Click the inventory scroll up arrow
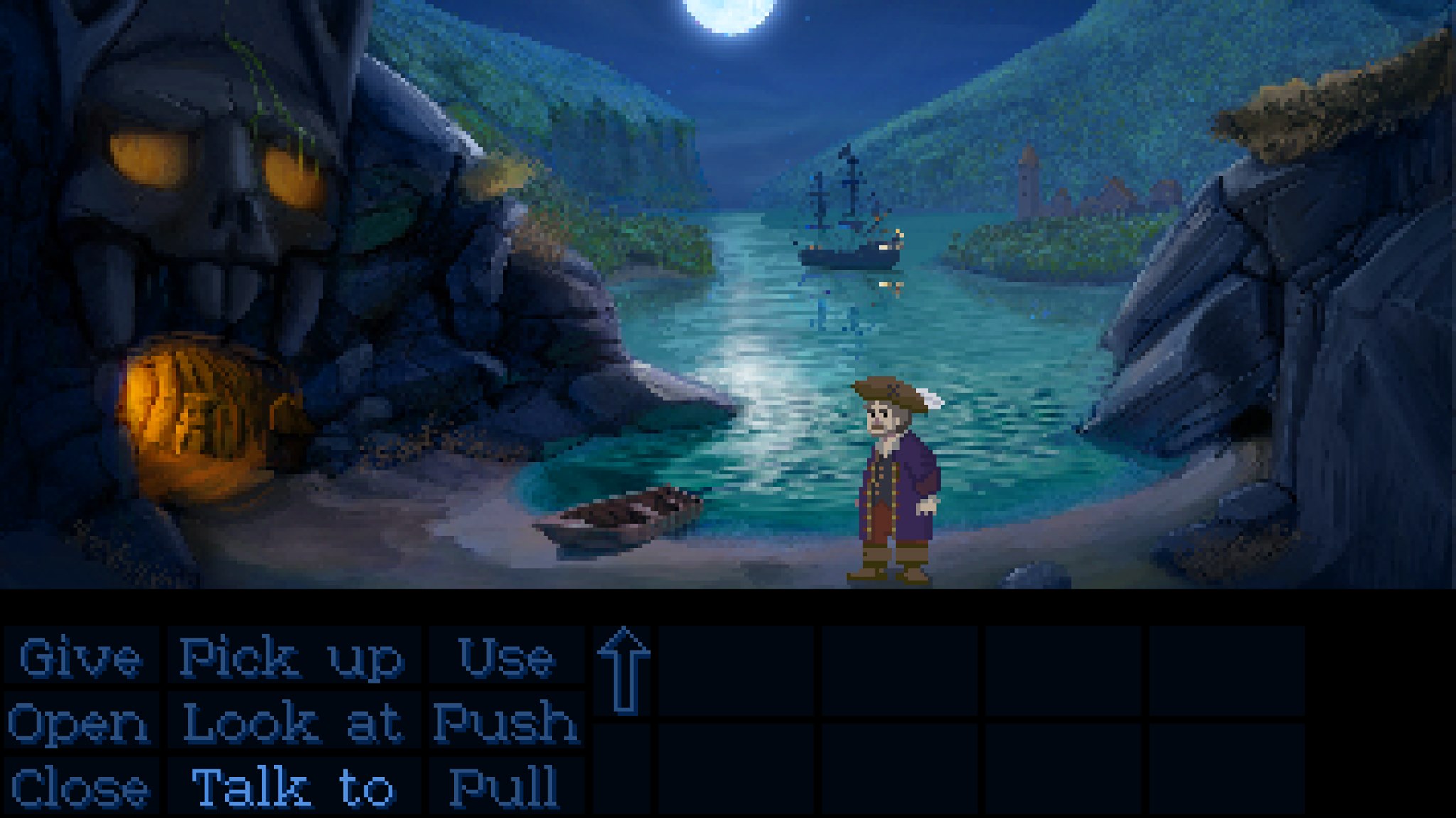Image resolution: width=1456 pixels, height=818 pixels. (623, 669)
